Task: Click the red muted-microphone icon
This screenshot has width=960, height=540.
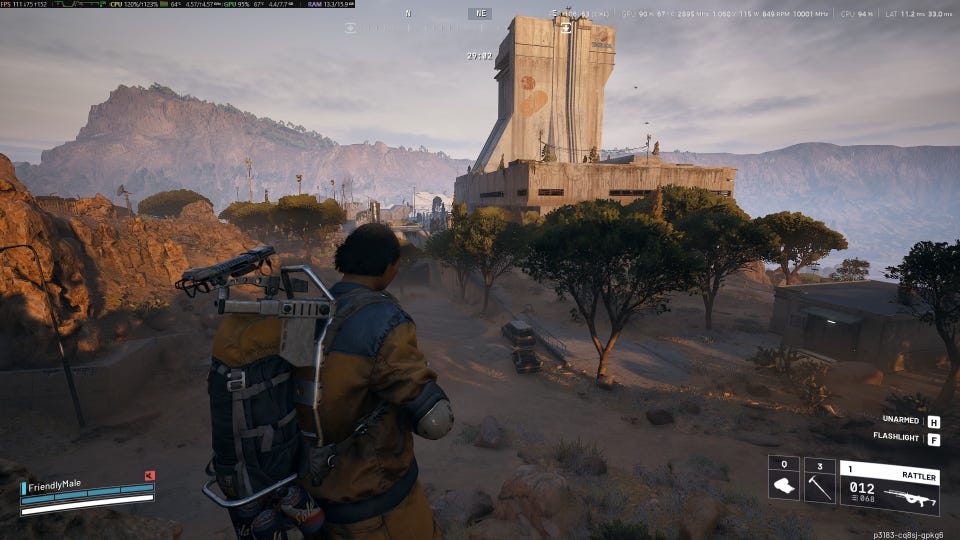Action: click(149, 476)
